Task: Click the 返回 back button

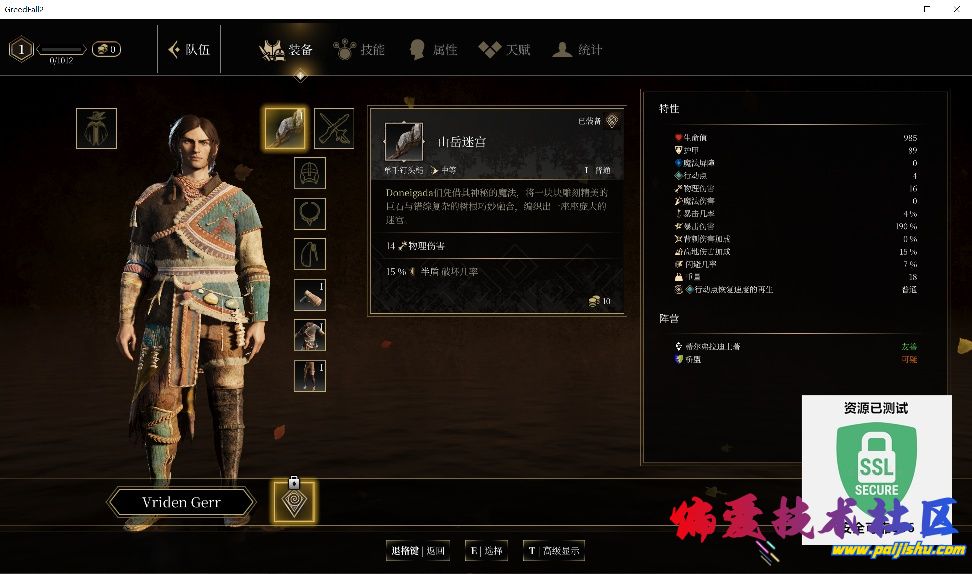Action: click(x=417, y=550)
